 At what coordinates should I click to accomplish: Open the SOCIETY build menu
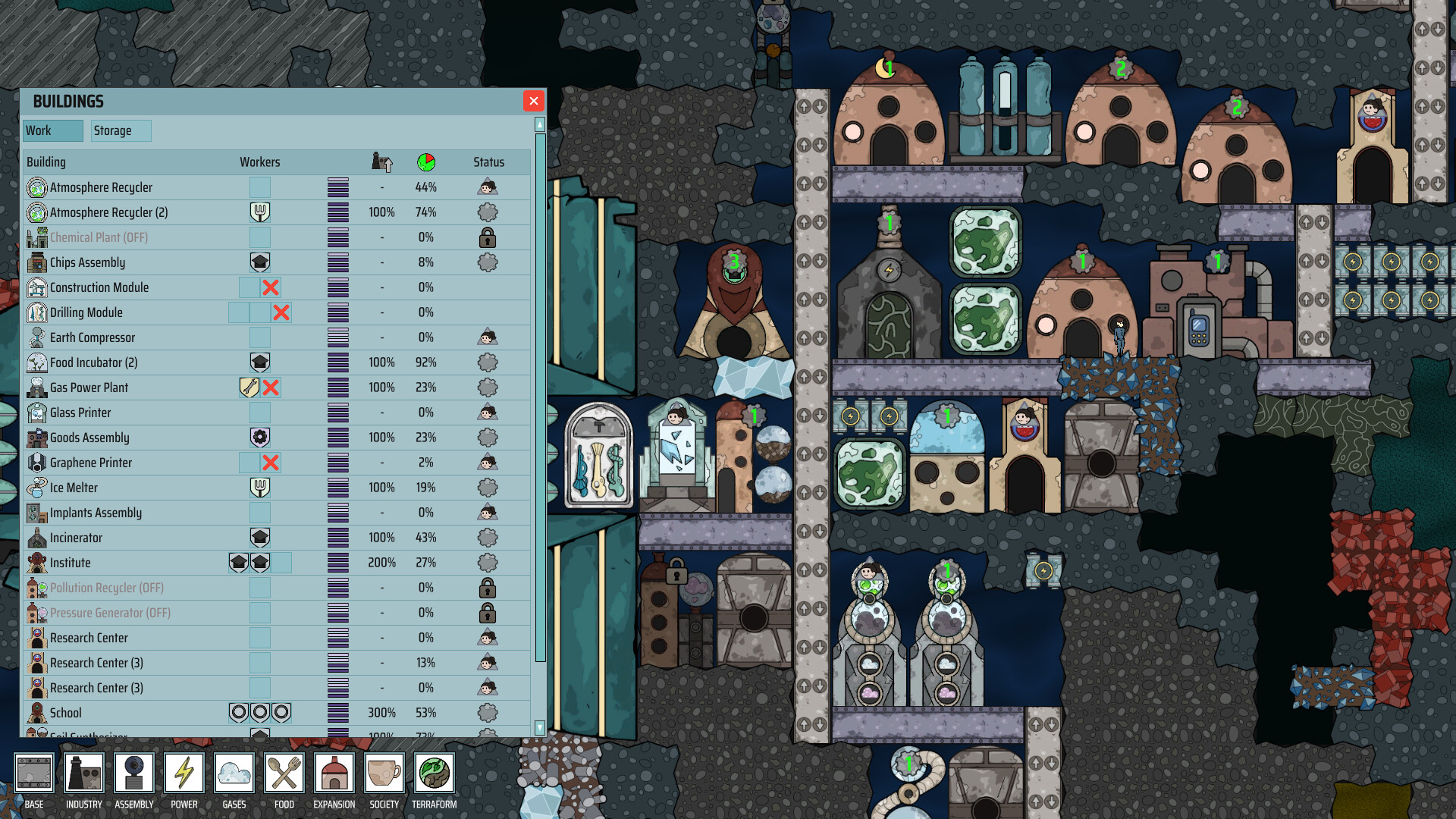coord(384,773)
